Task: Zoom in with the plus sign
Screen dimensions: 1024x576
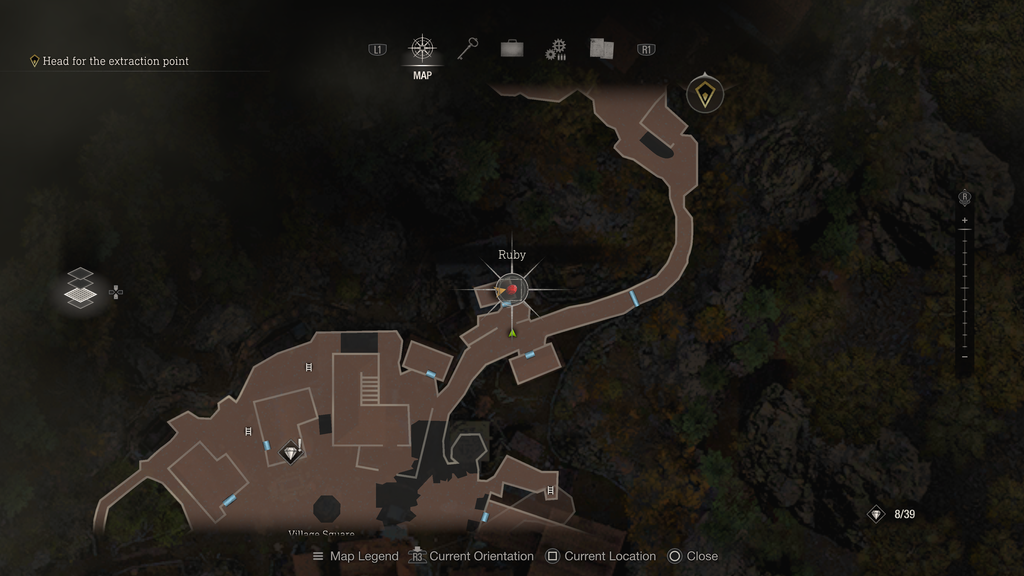Action: (965, 220)
